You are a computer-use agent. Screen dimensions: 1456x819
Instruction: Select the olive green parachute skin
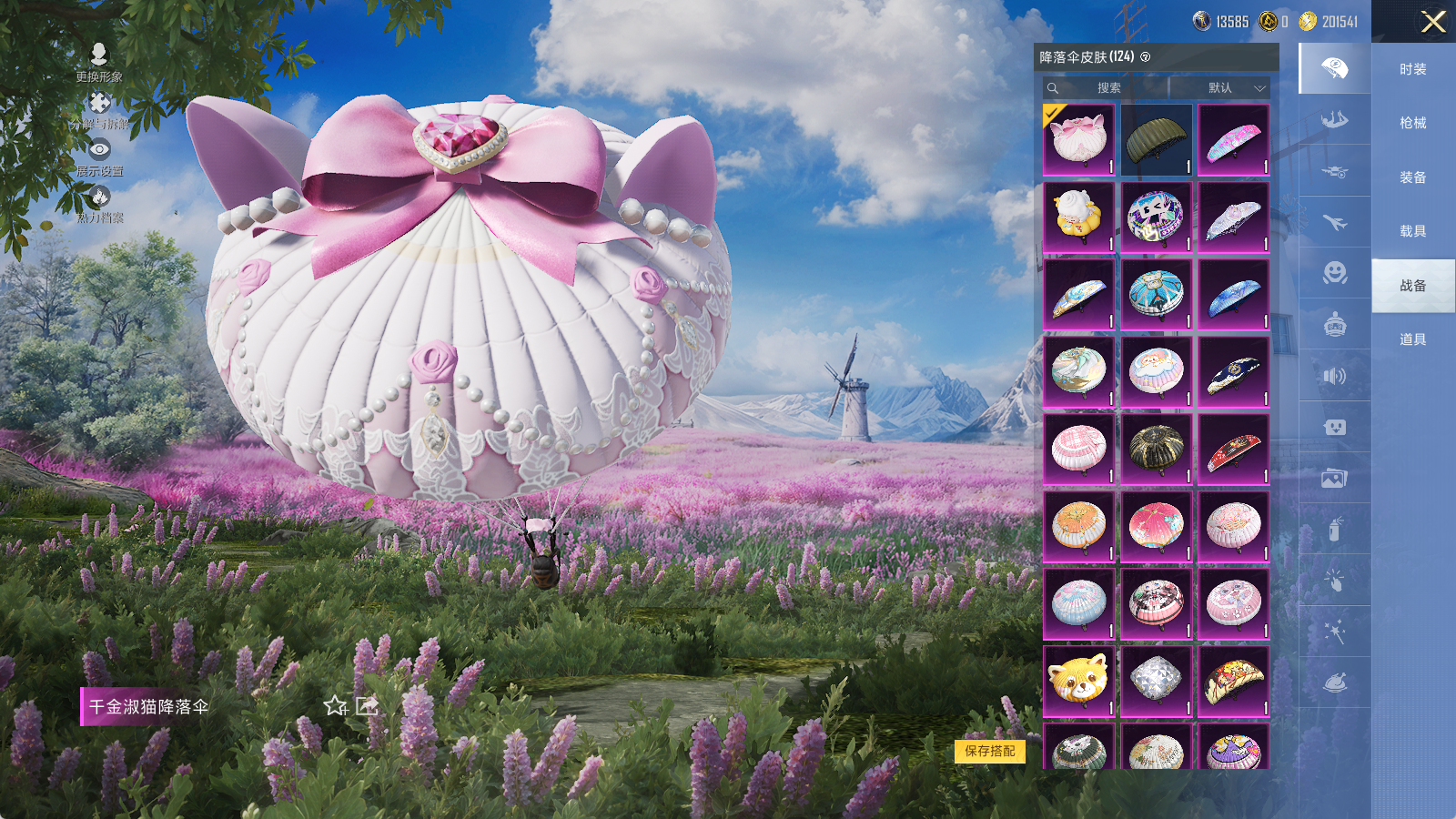coord(1156,139)
